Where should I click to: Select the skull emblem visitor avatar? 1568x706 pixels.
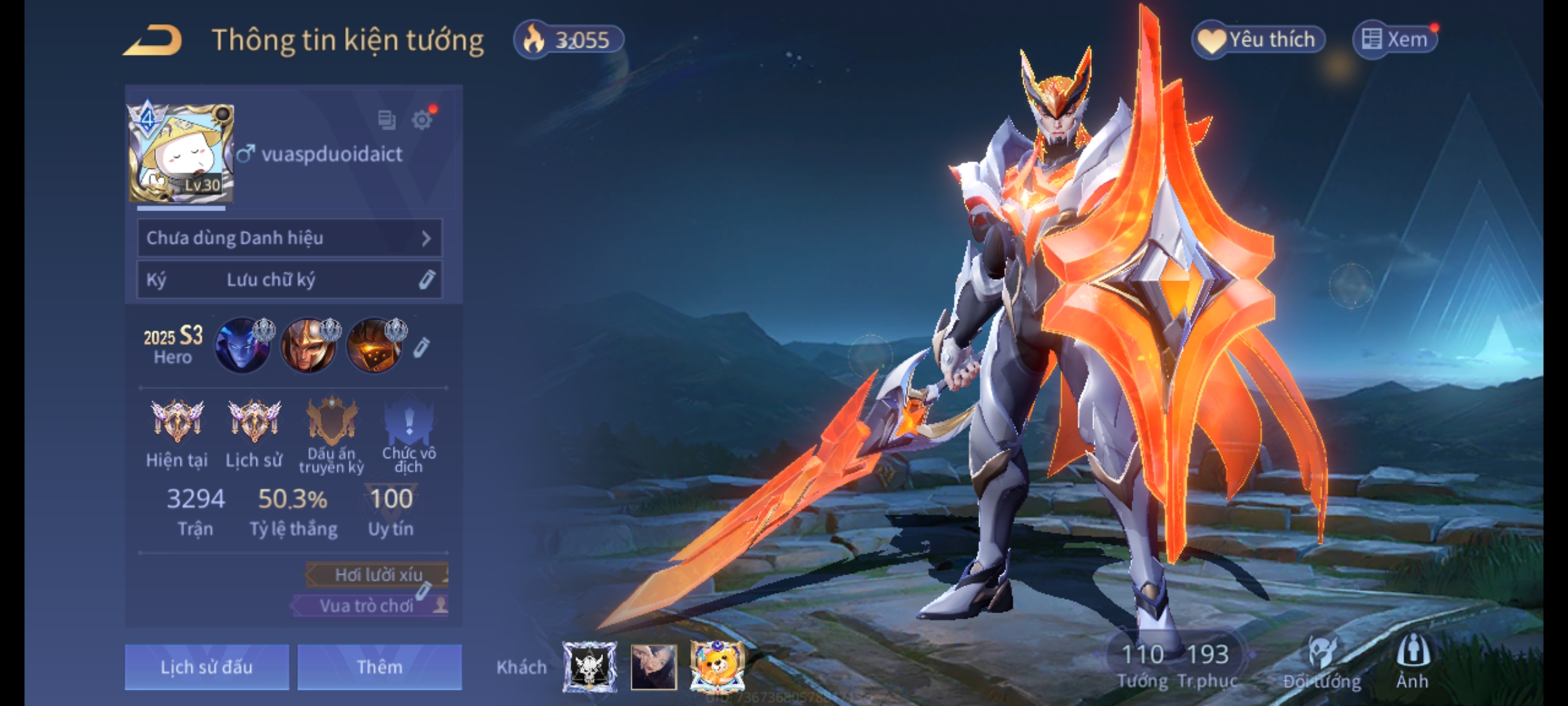coord(590,667)
